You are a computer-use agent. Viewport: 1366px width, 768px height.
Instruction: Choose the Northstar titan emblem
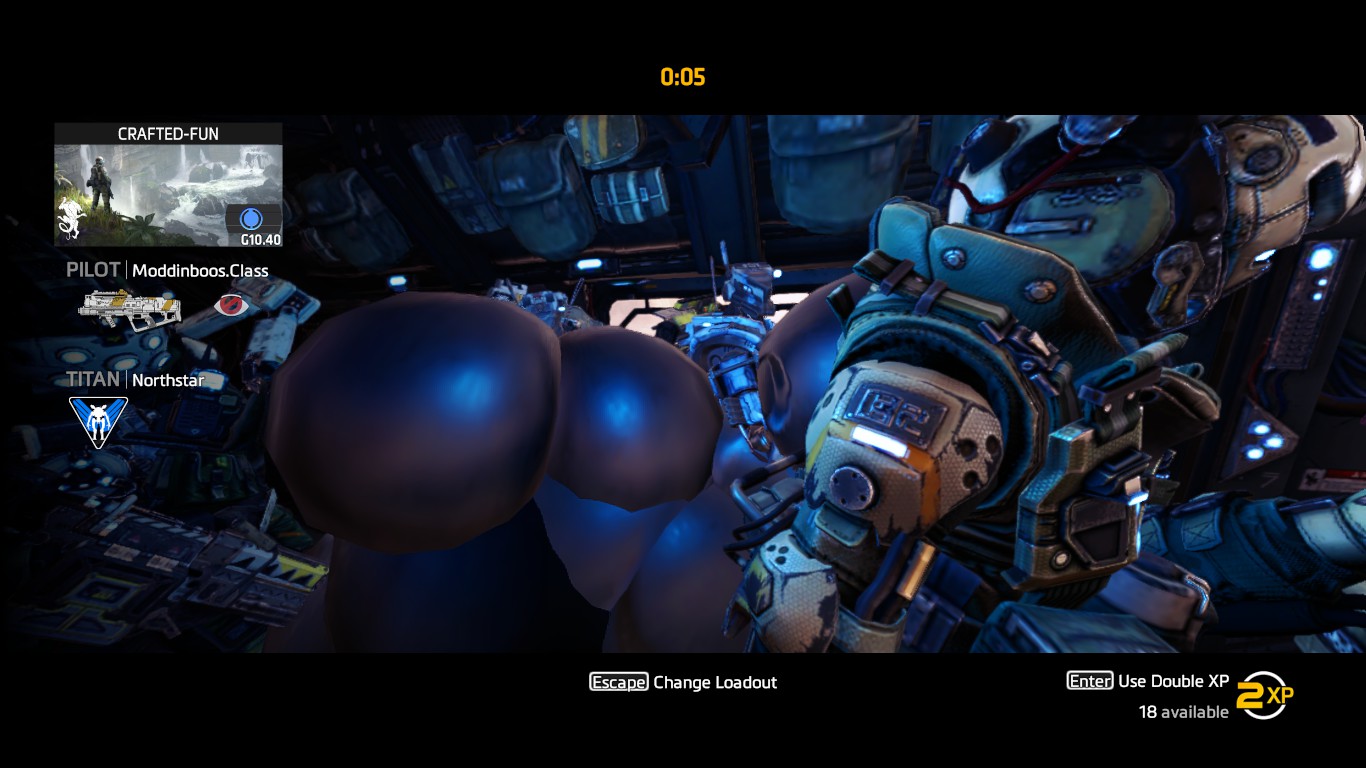tap(98, 421)
